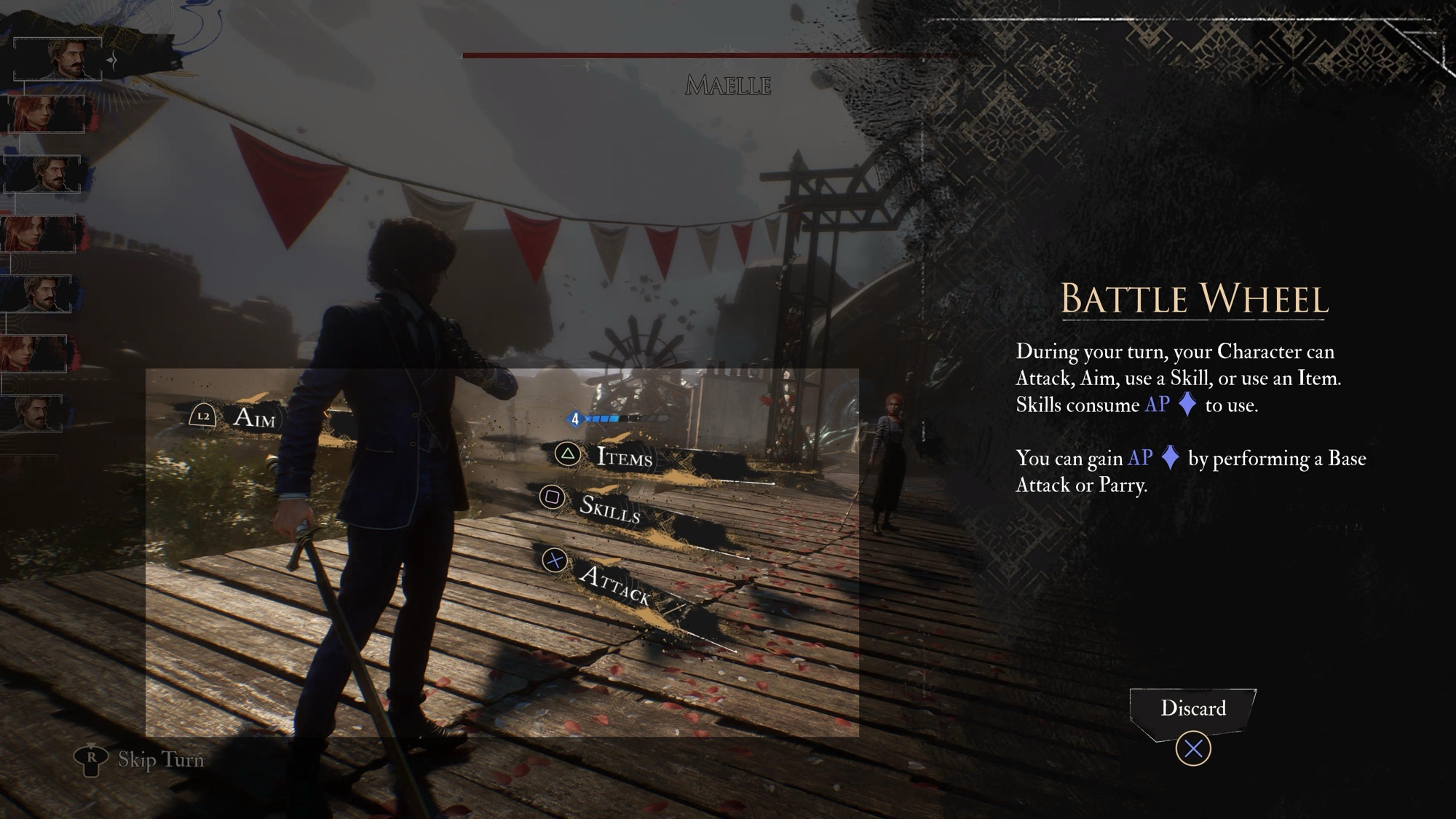
Task: Open the Items option
Action: tap(624, 457)
